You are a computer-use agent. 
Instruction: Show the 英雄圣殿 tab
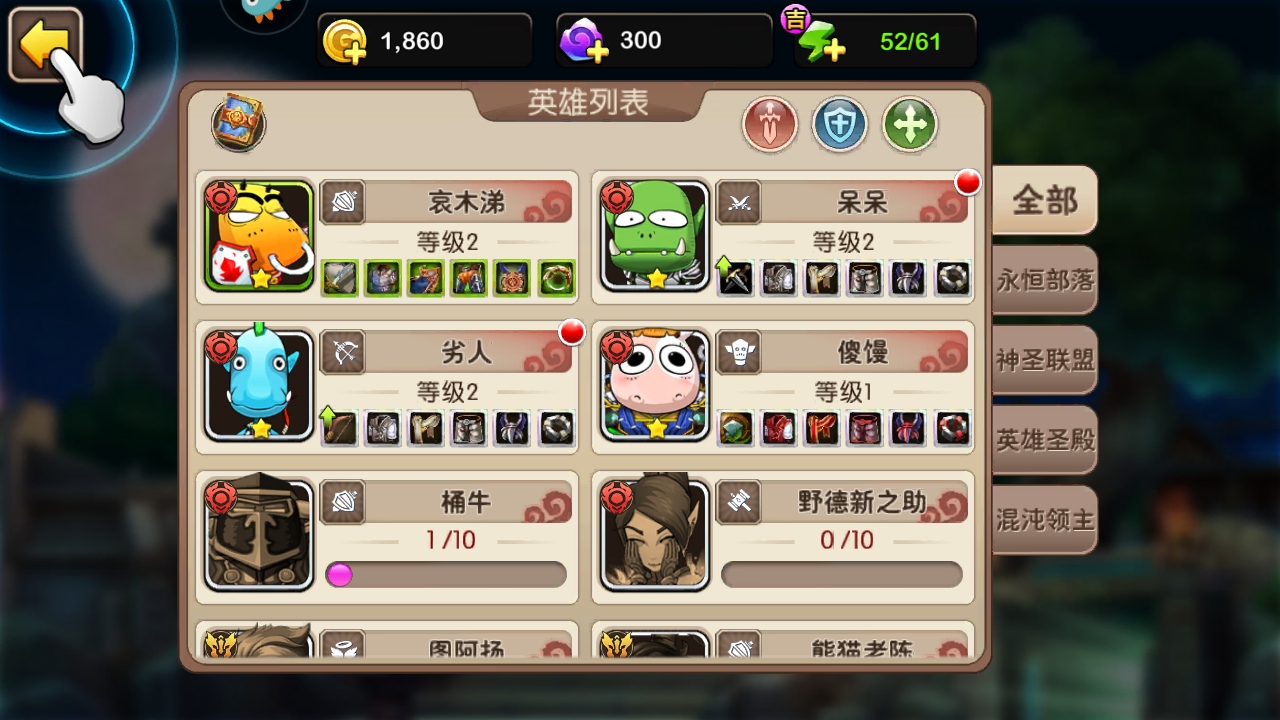1044,440
